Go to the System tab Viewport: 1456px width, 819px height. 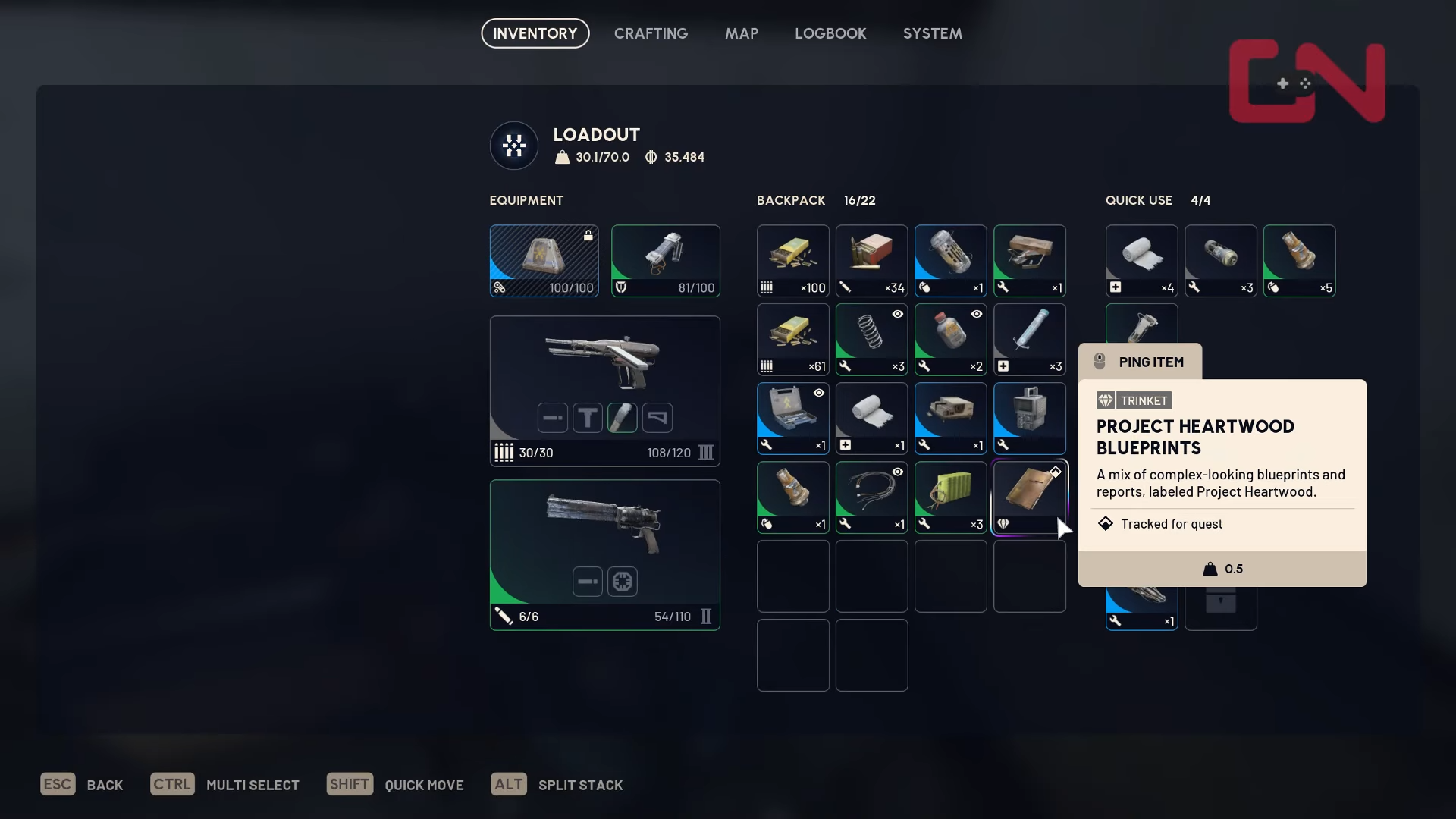click(x=932, y=33)
